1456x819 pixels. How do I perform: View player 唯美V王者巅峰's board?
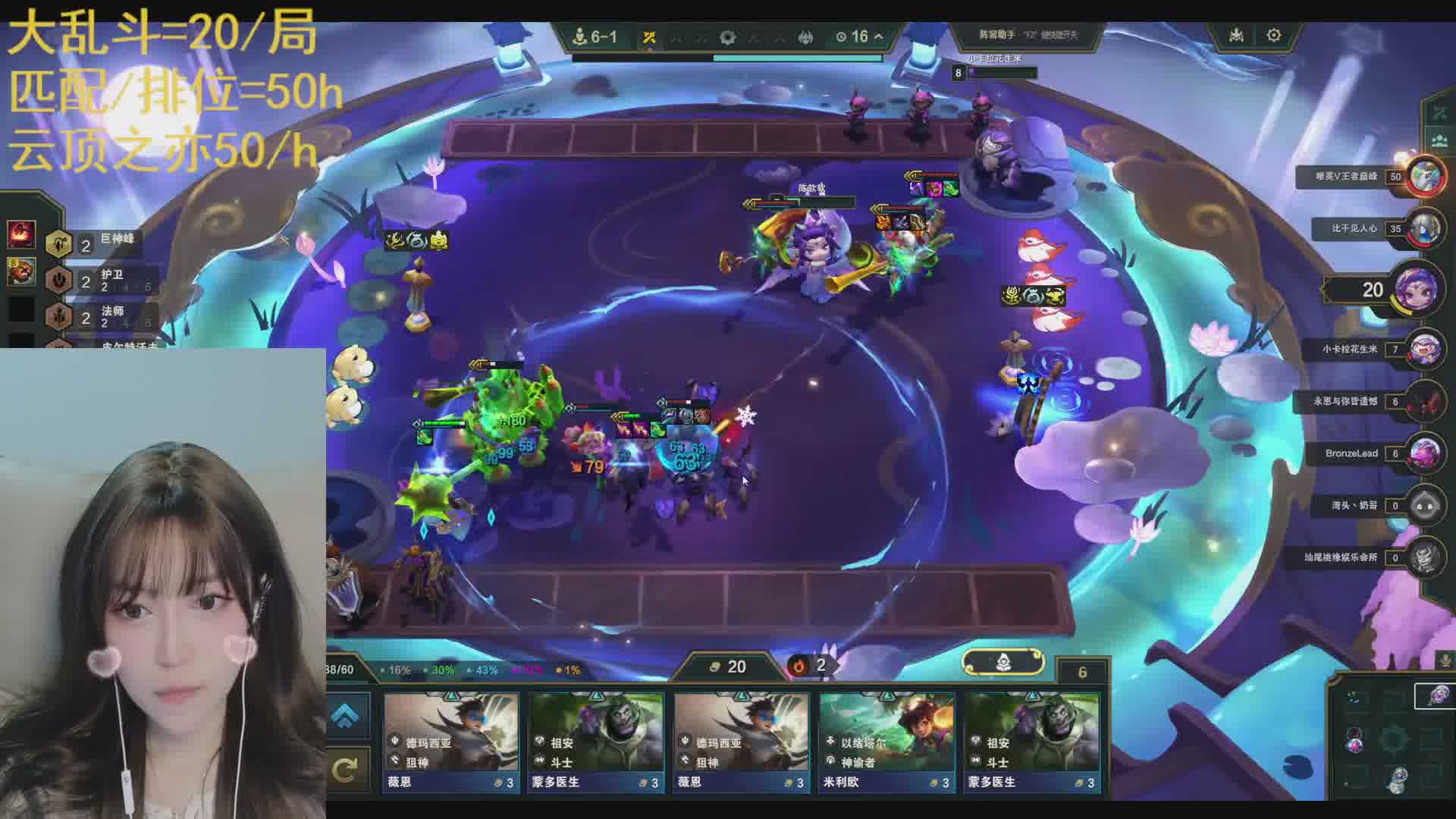1425,177
